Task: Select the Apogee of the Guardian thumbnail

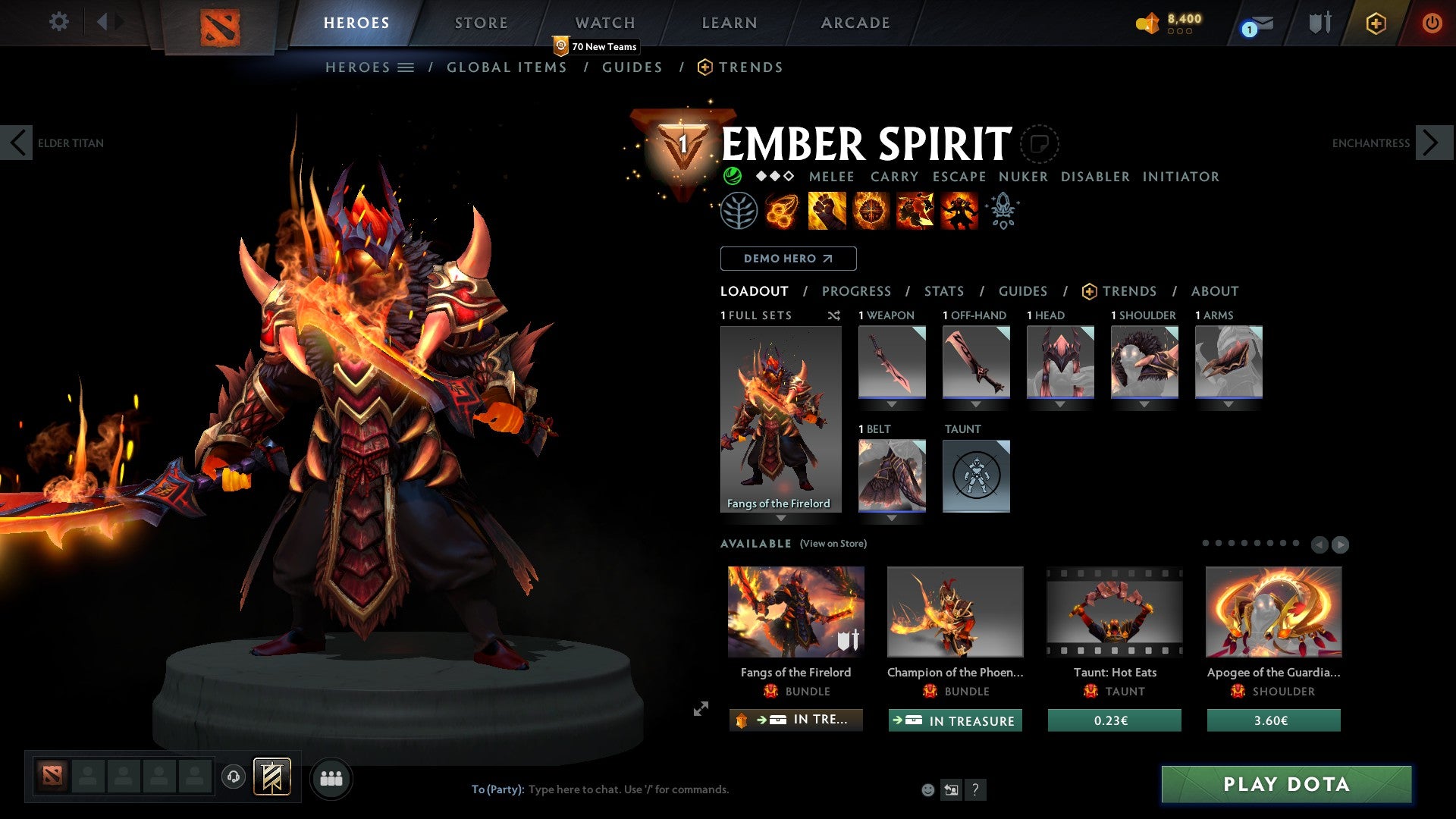Action: pos(1272,611)
